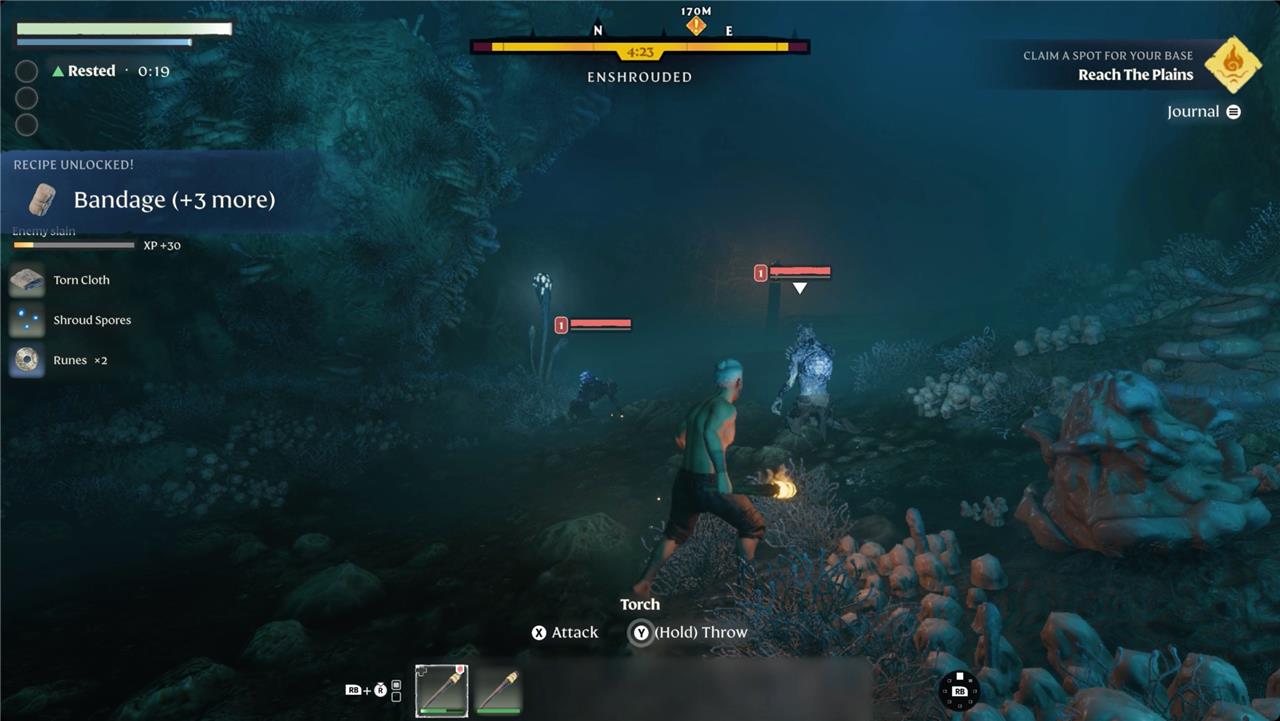1280x721 pixels.
Task: Click the Rested buff status
Action: click(x=91, y=71)
